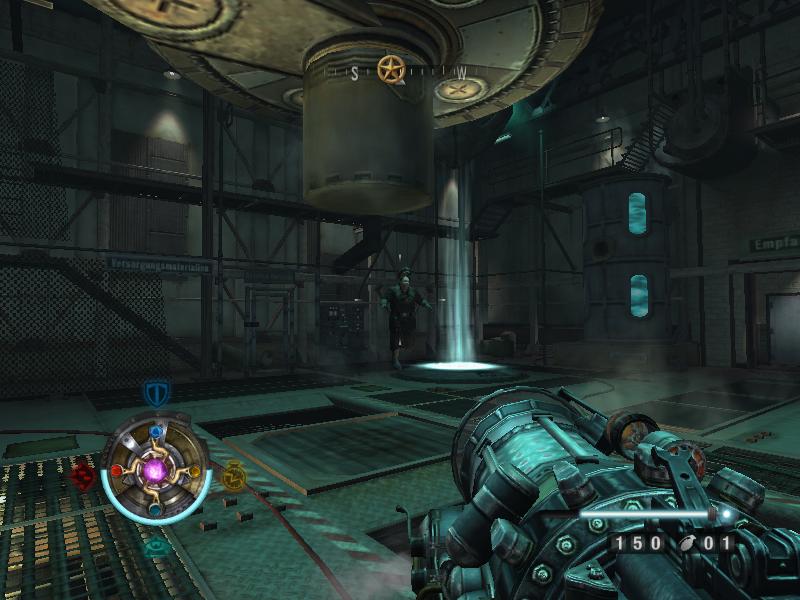Click the gold star objective marker on compass
The image size is (800, 600).
390,69
